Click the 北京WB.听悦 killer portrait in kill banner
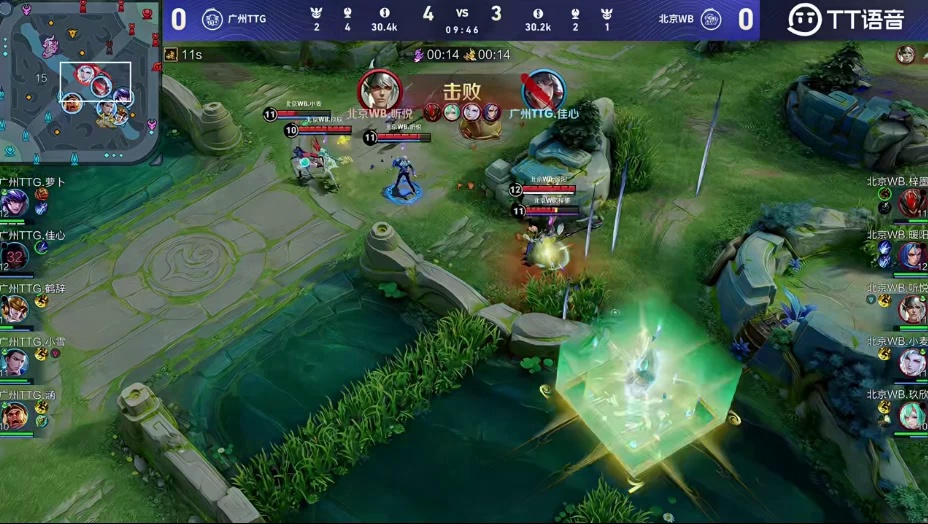The height and width of the screenshot is (524, 928). [x=379, y=90]
